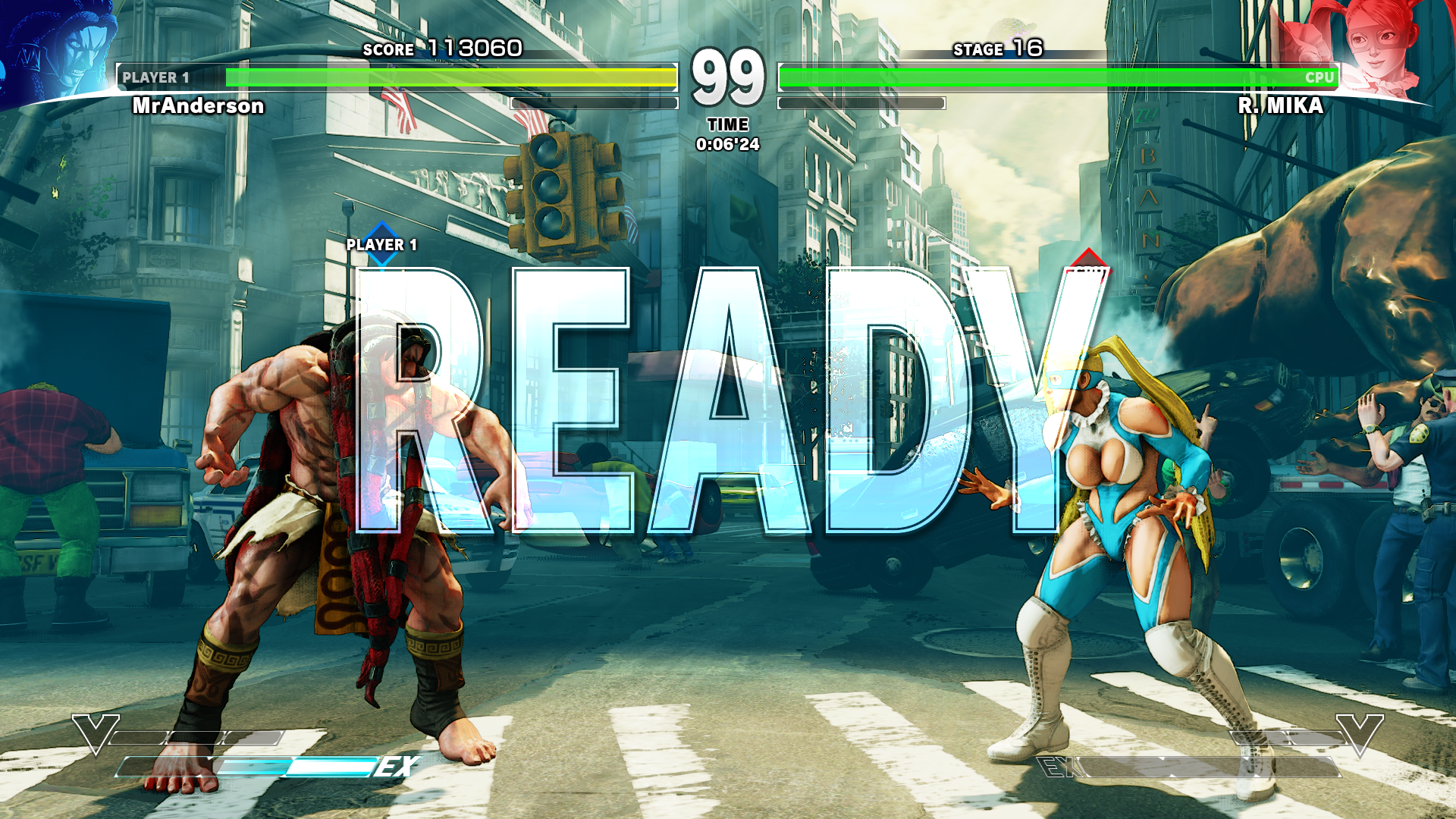Toggle the CPU badge on the right health bar
This screenshot has width=1456, height=819.
pos(1320,77)
